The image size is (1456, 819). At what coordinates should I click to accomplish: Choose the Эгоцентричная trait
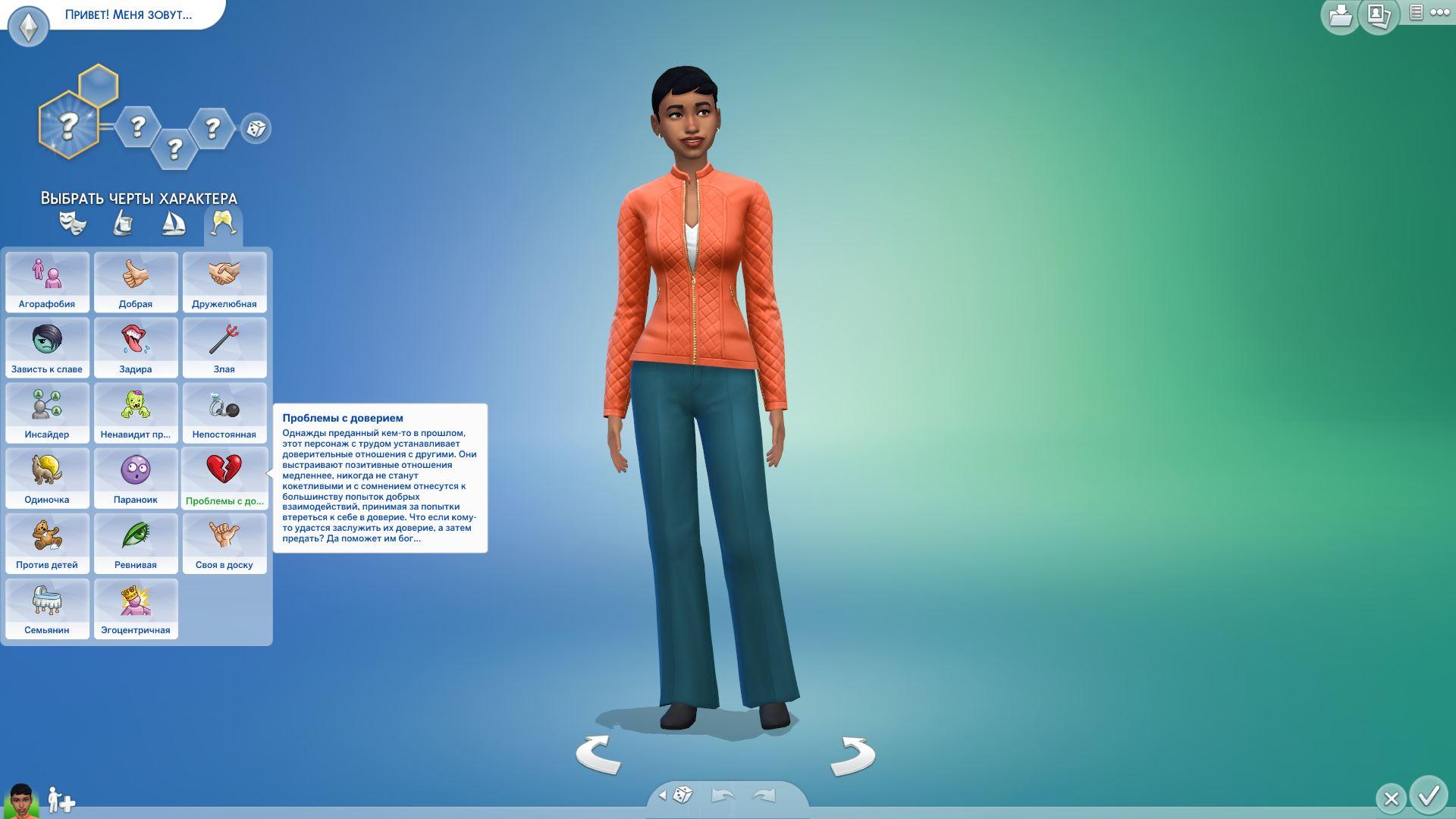point(136,608)
